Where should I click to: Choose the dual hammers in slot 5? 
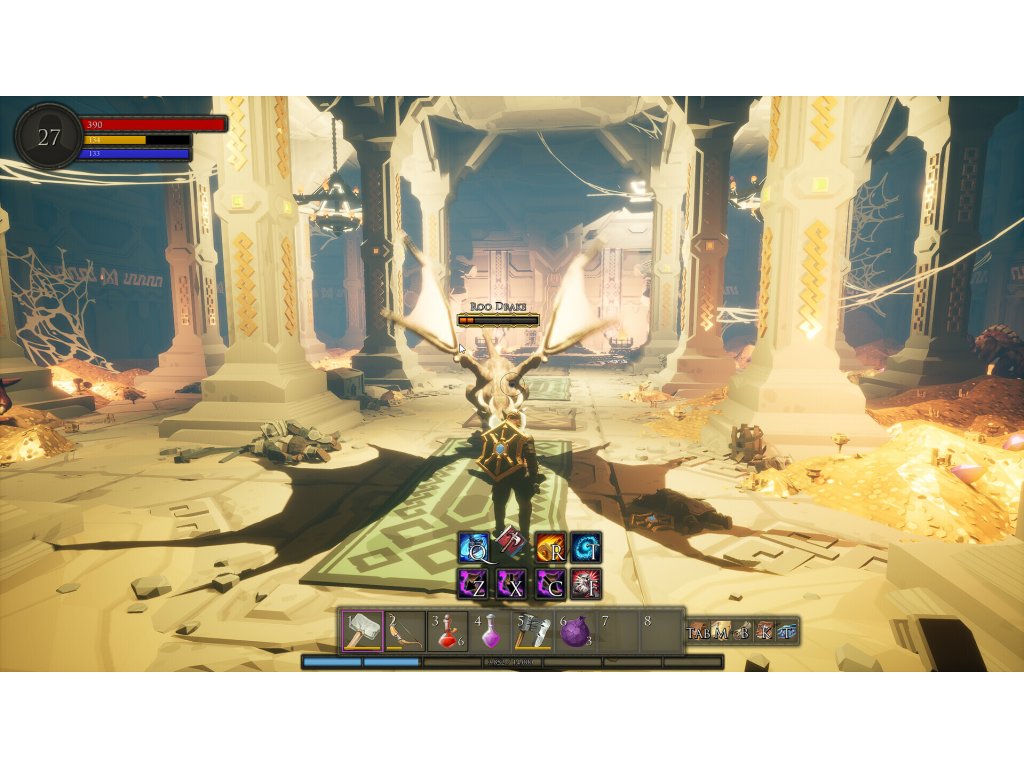pyautogui.click(x=534, y=631)
